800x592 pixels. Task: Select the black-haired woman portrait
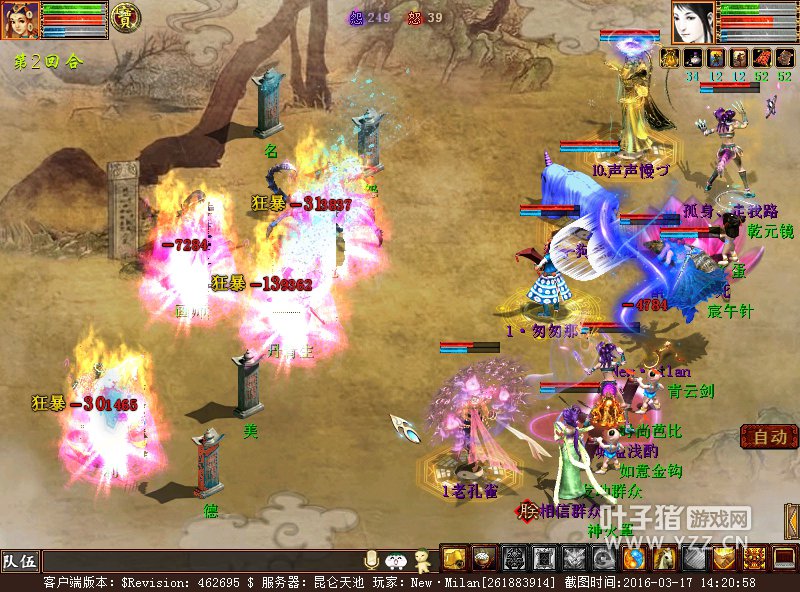pyautogui.click(x=693, y=21)
